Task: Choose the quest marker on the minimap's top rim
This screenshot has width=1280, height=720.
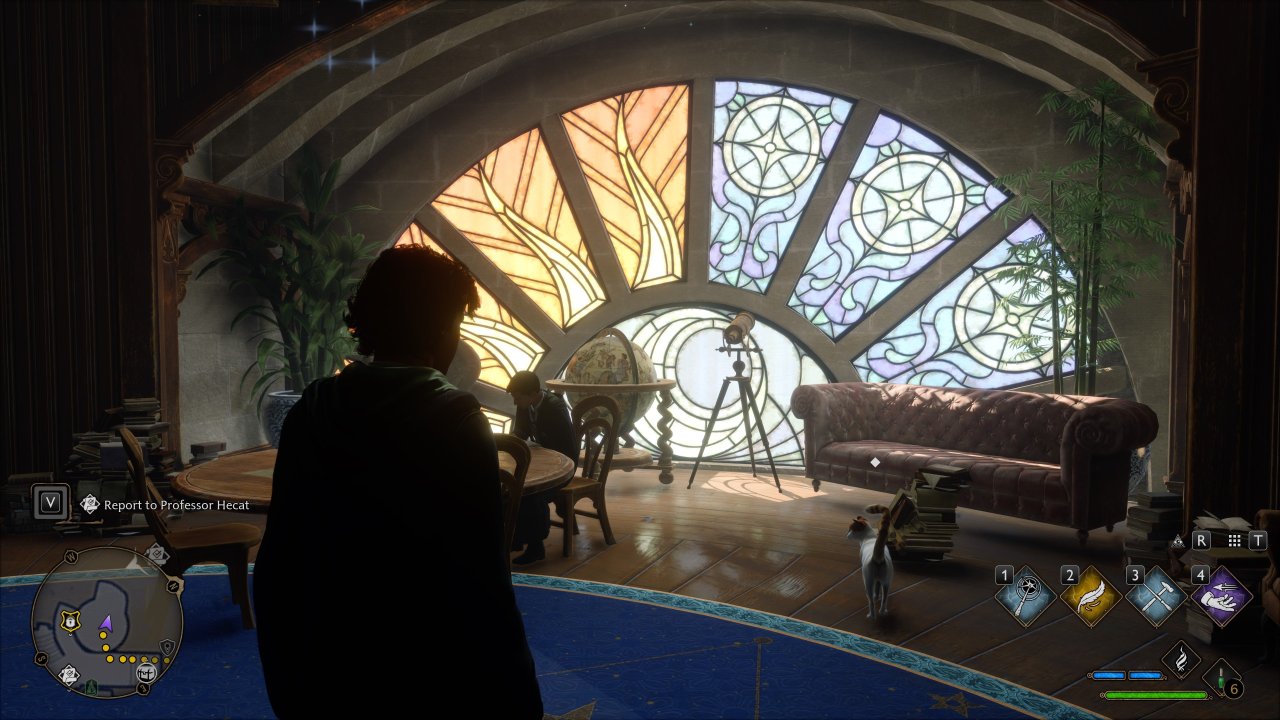Action: (x=157, y=554)
